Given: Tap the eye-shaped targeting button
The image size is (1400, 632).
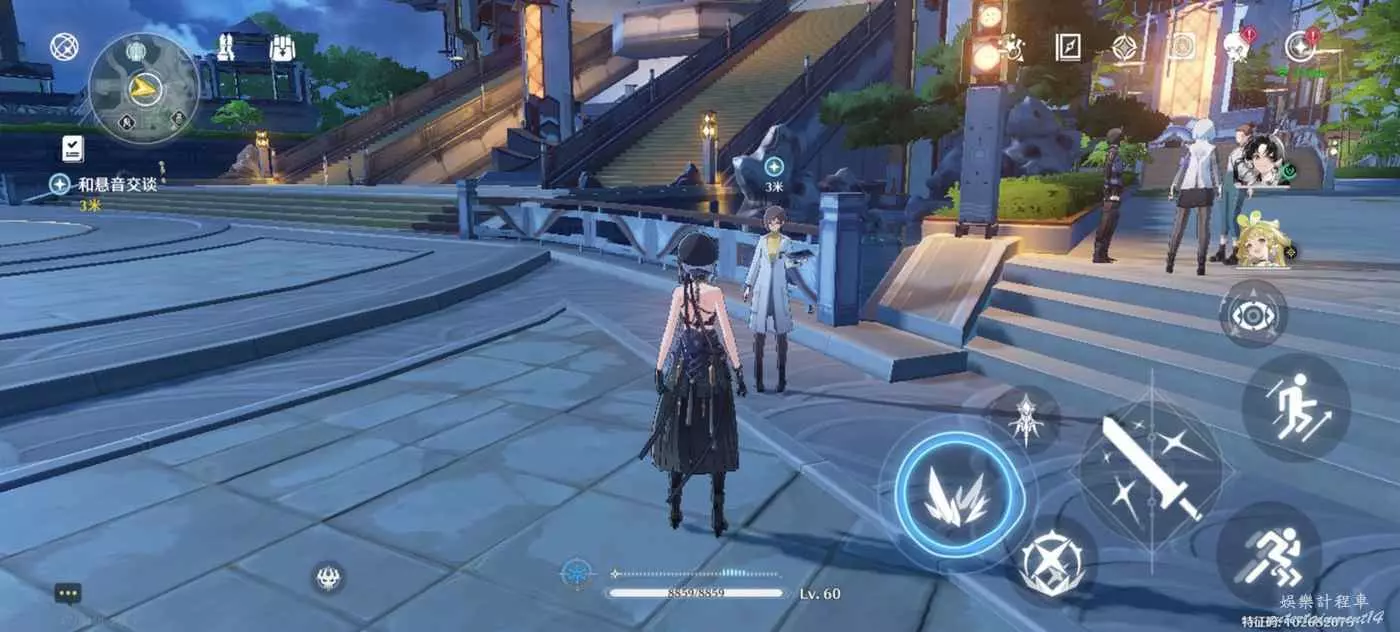Looking at the screenshot, I should click(x=1252, y=314).
